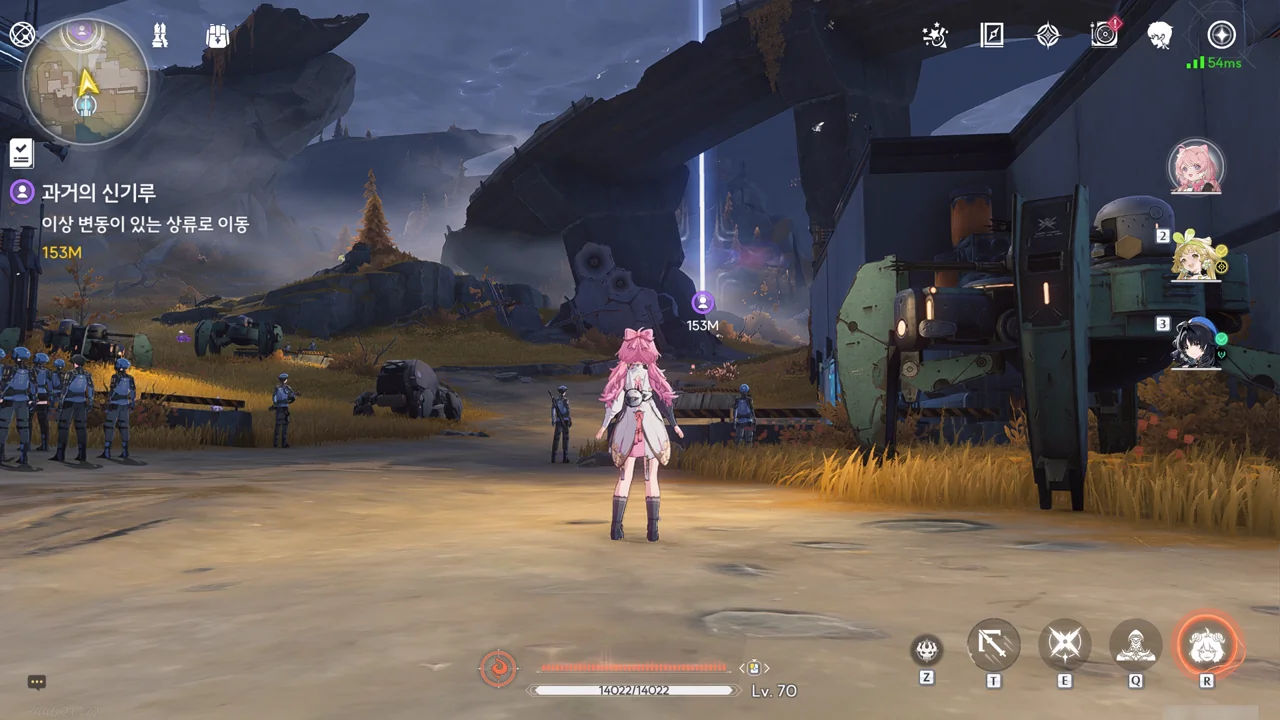The height and width of the screenshot is (720, 1280).
Task: Select the tracked quest 과거의 신기루
Action: point(98,192)
